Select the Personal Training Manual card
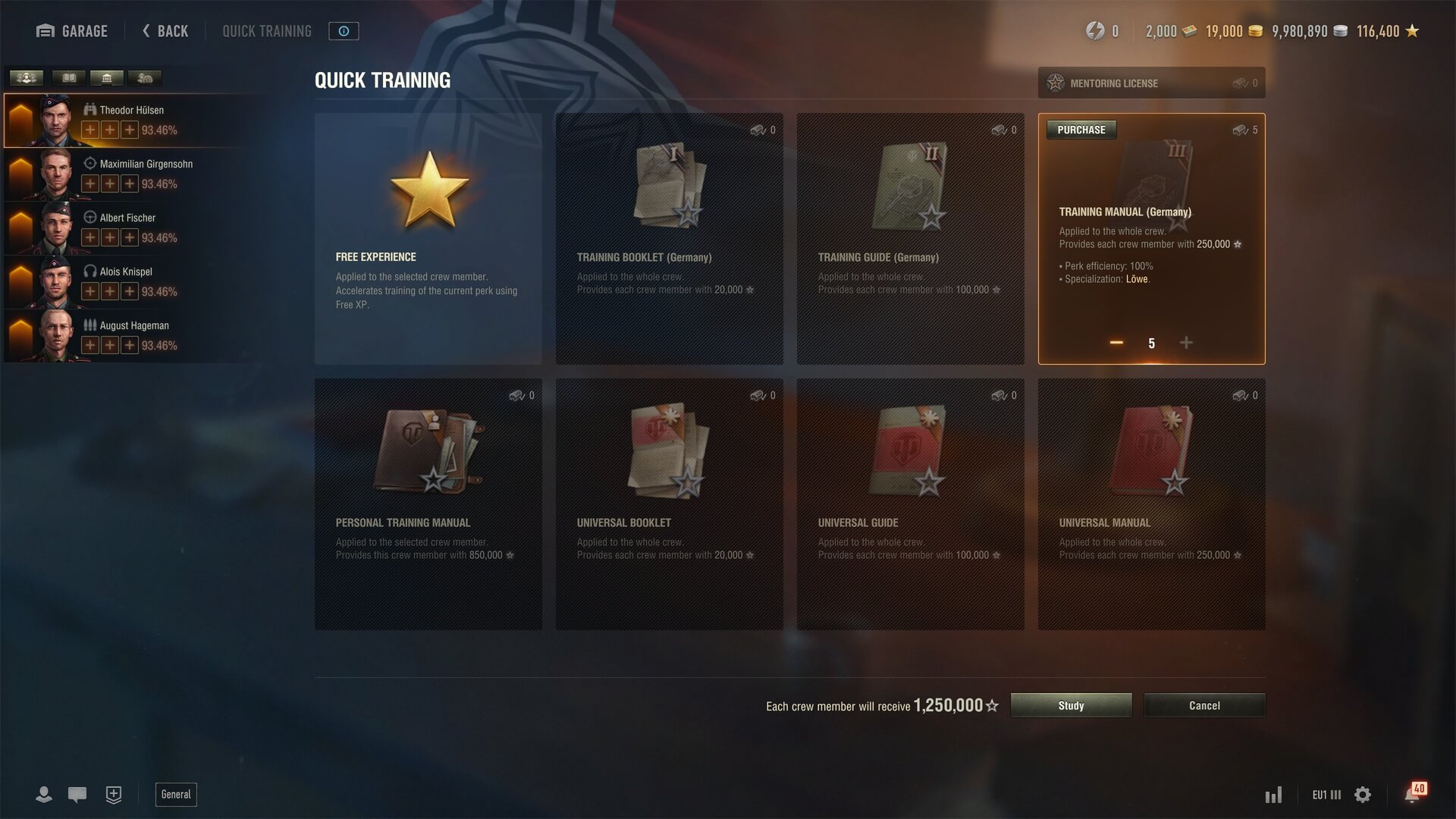 click(428, 504)
